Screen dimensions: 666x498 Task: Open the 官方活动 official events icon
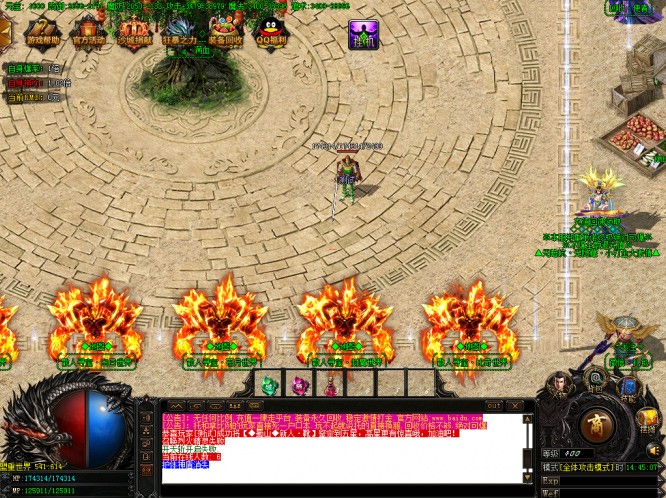click(88, 30)
